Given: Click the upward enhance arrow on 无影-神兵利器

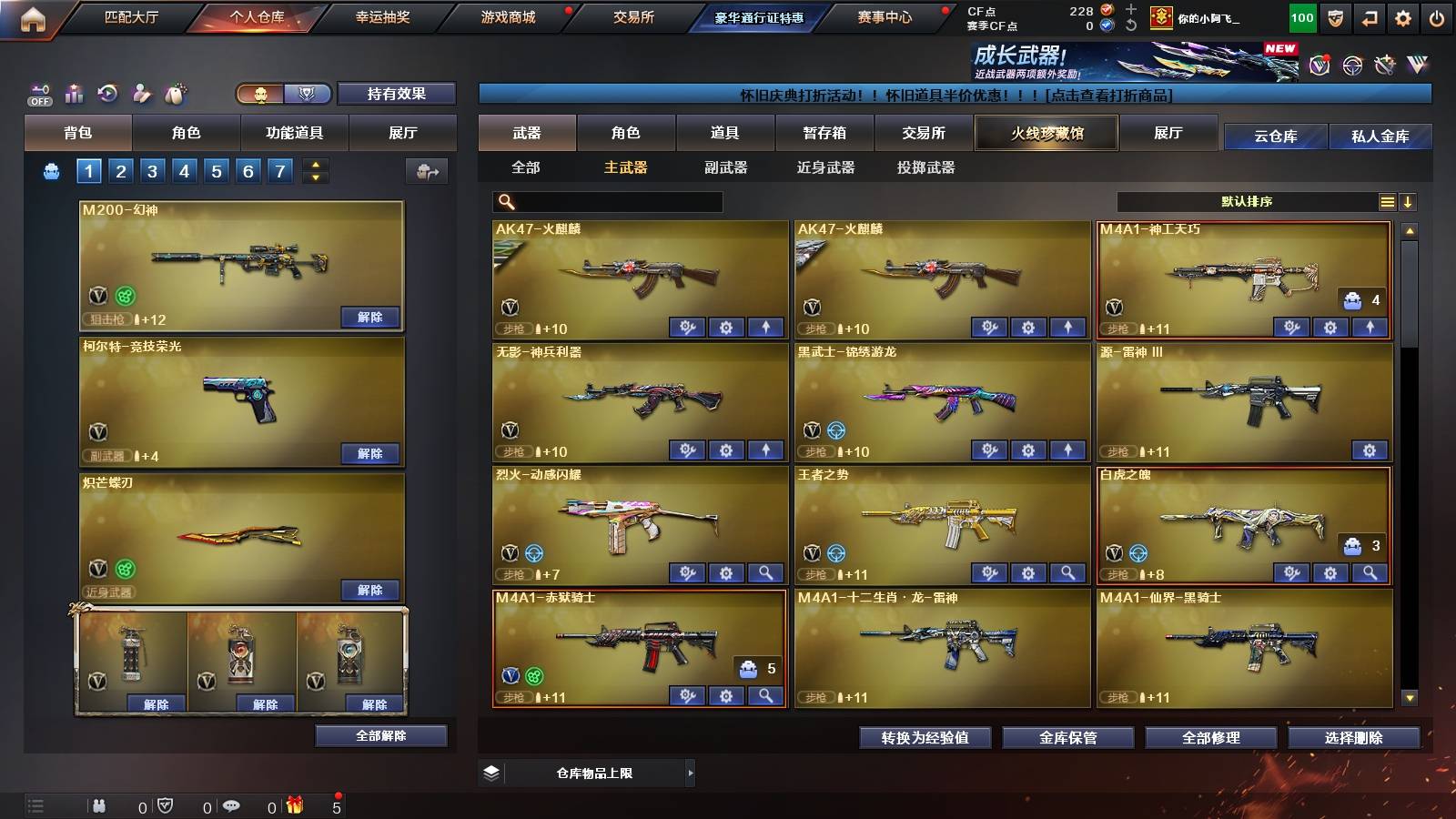Looking at the screenshot, I should click(x=763, y=450).
